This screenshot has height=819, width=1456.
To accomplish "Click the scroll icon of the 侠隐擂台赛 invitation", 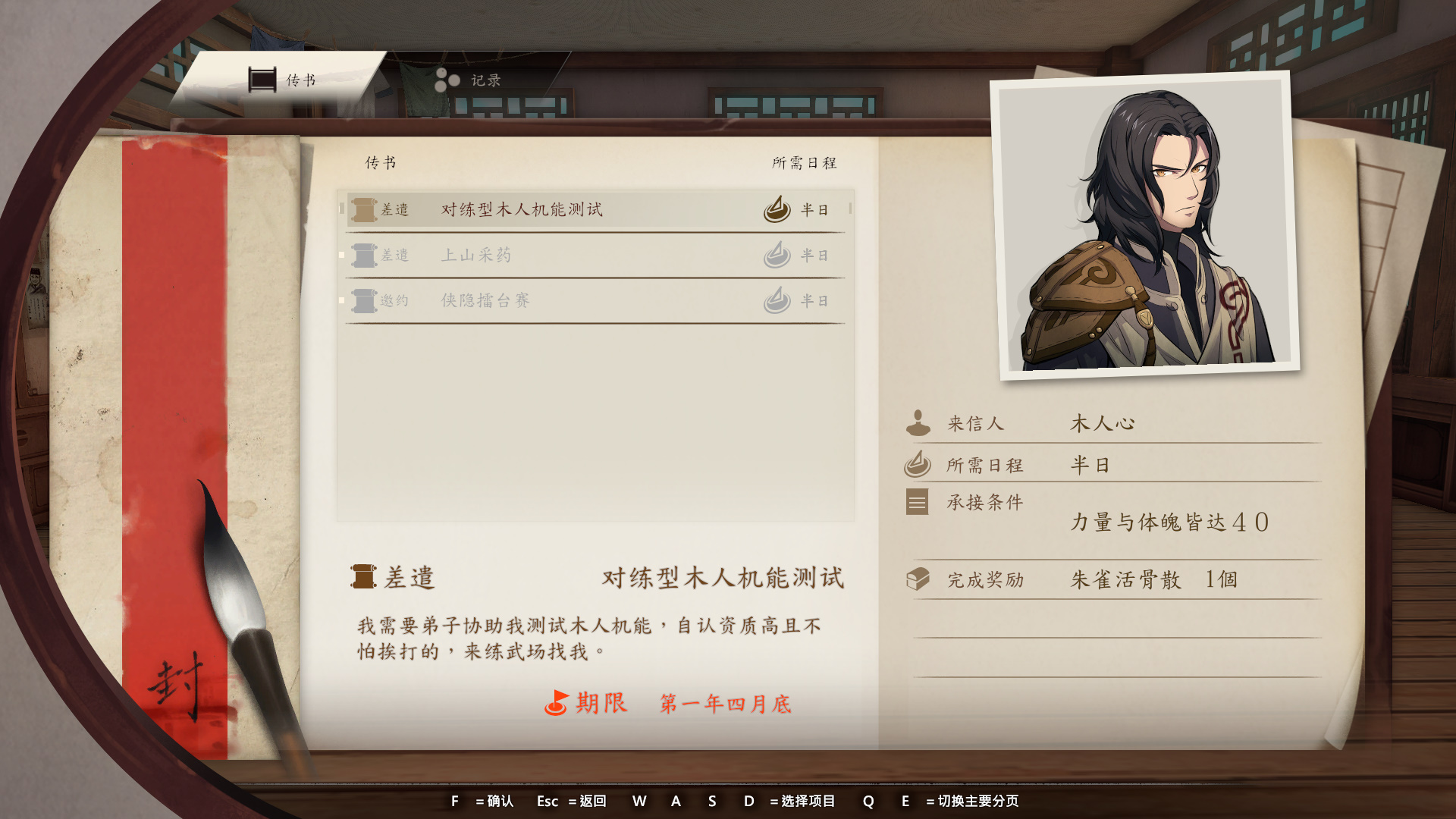I will pyautogui.click(x=362, y=300).
